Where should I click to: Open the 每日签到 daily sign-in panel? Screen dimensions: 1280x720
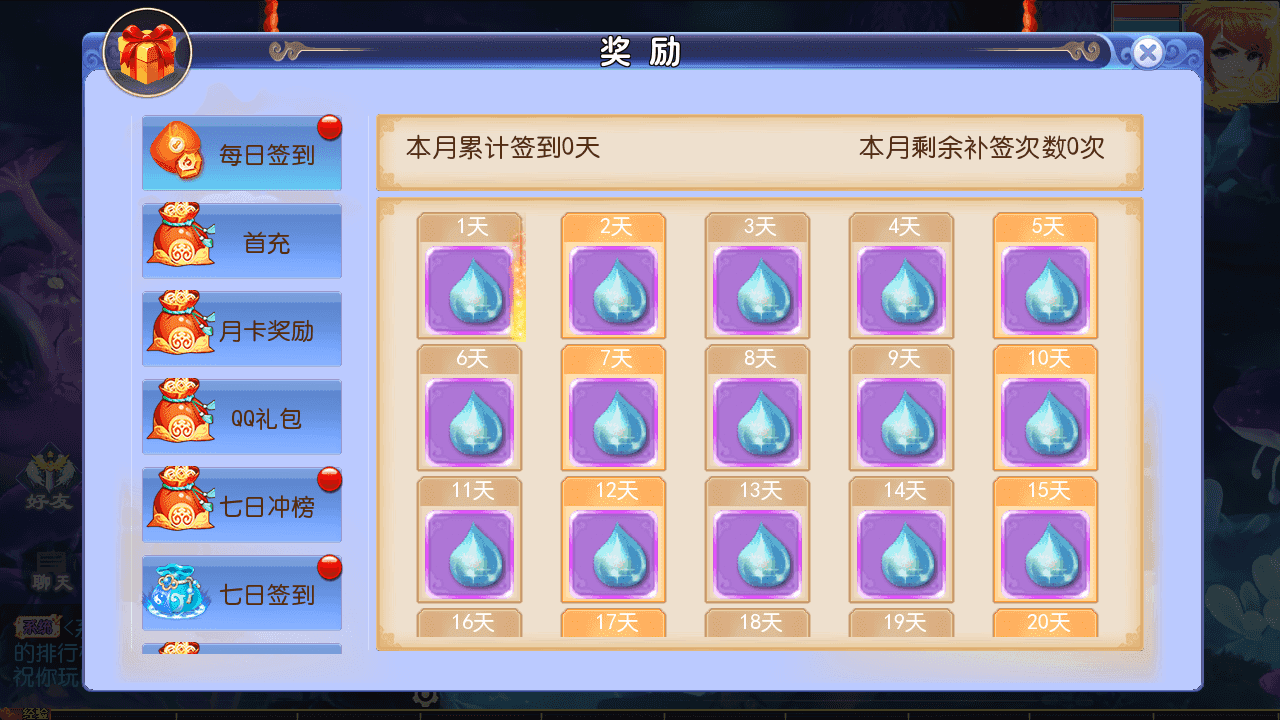tap(241, 152)
